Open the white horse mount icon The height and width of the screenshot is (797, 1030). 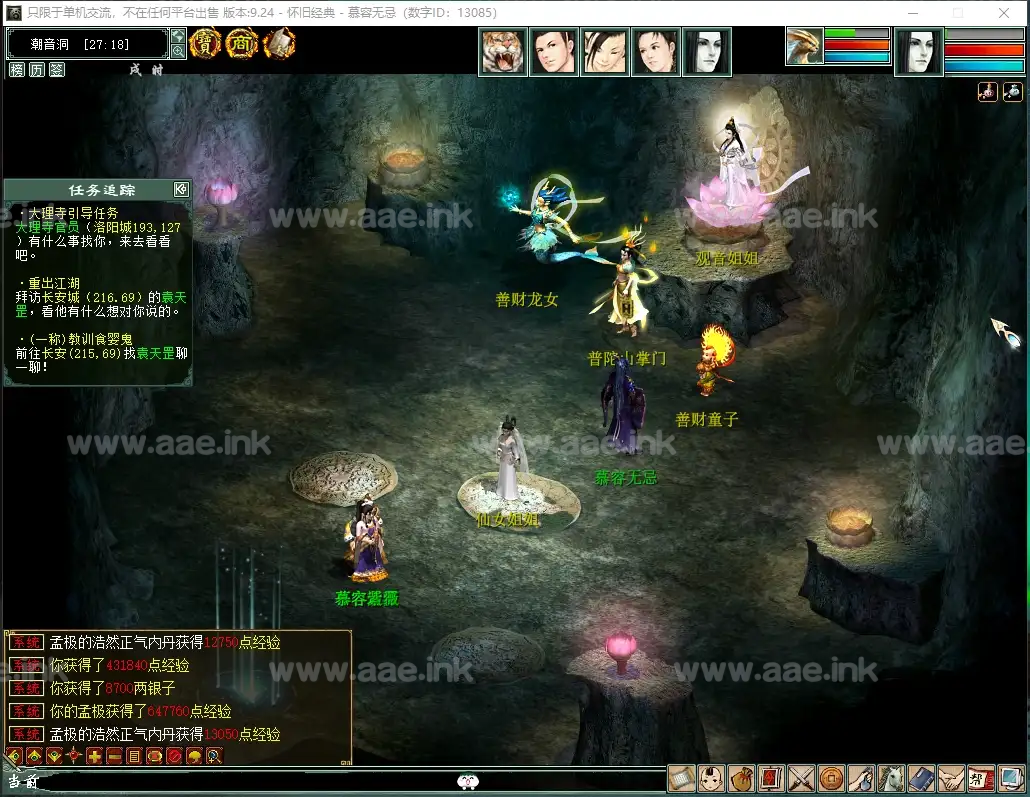point(891,779)
